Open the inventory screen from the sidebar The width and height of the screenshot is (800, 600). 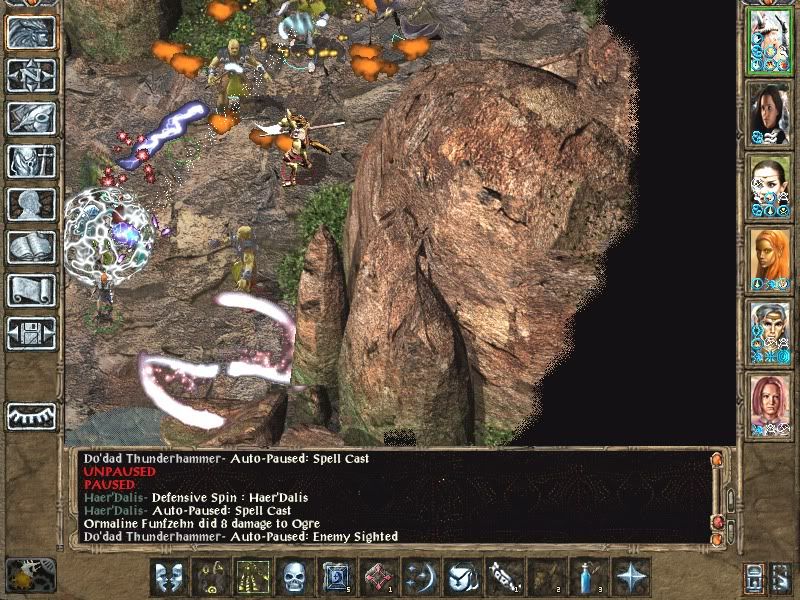tap(31, 161)
